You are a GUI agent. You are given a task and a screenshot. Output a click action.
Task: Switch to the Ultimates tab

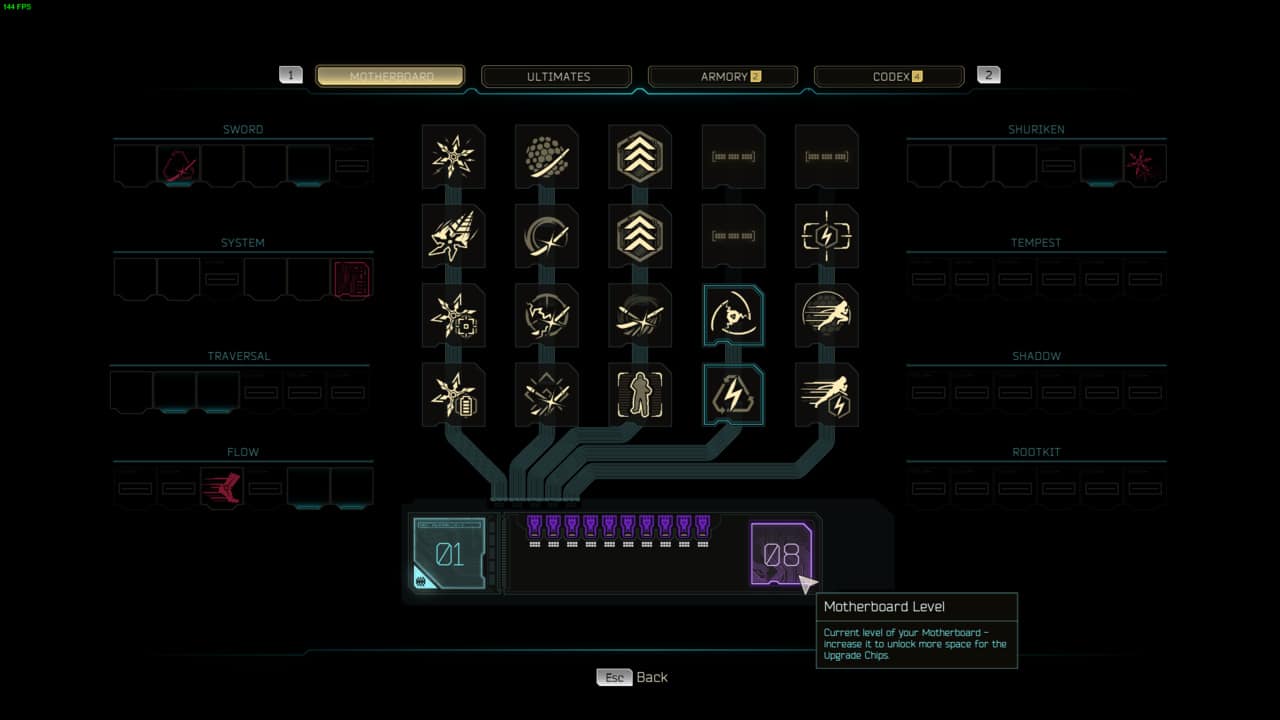click(556, 76)
